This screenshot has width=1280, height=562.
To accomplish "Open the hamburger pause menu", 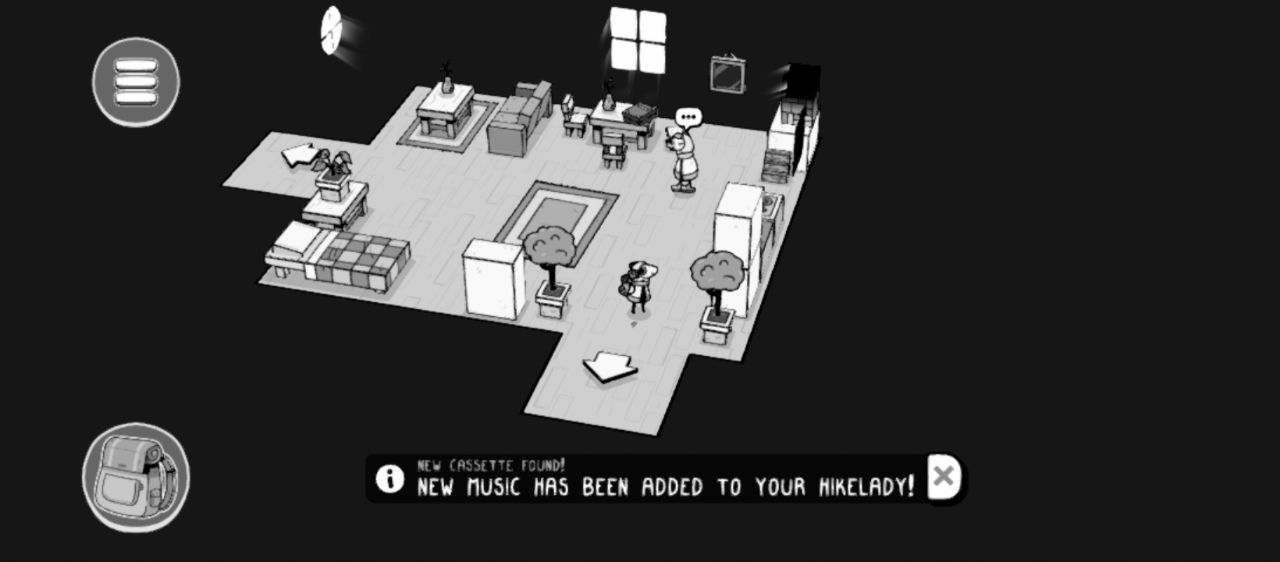I will (136, 82).
